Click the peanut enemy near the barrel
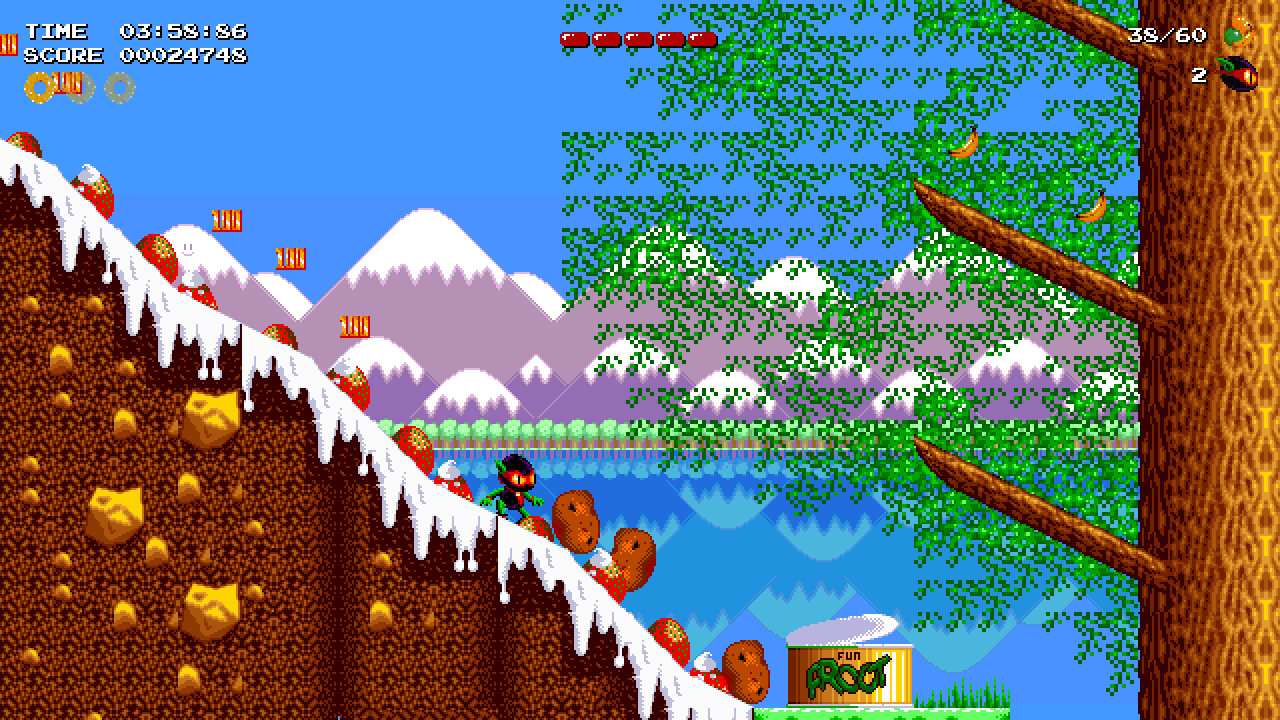This screenshot has width=1280, height=720. pos(745,670)
